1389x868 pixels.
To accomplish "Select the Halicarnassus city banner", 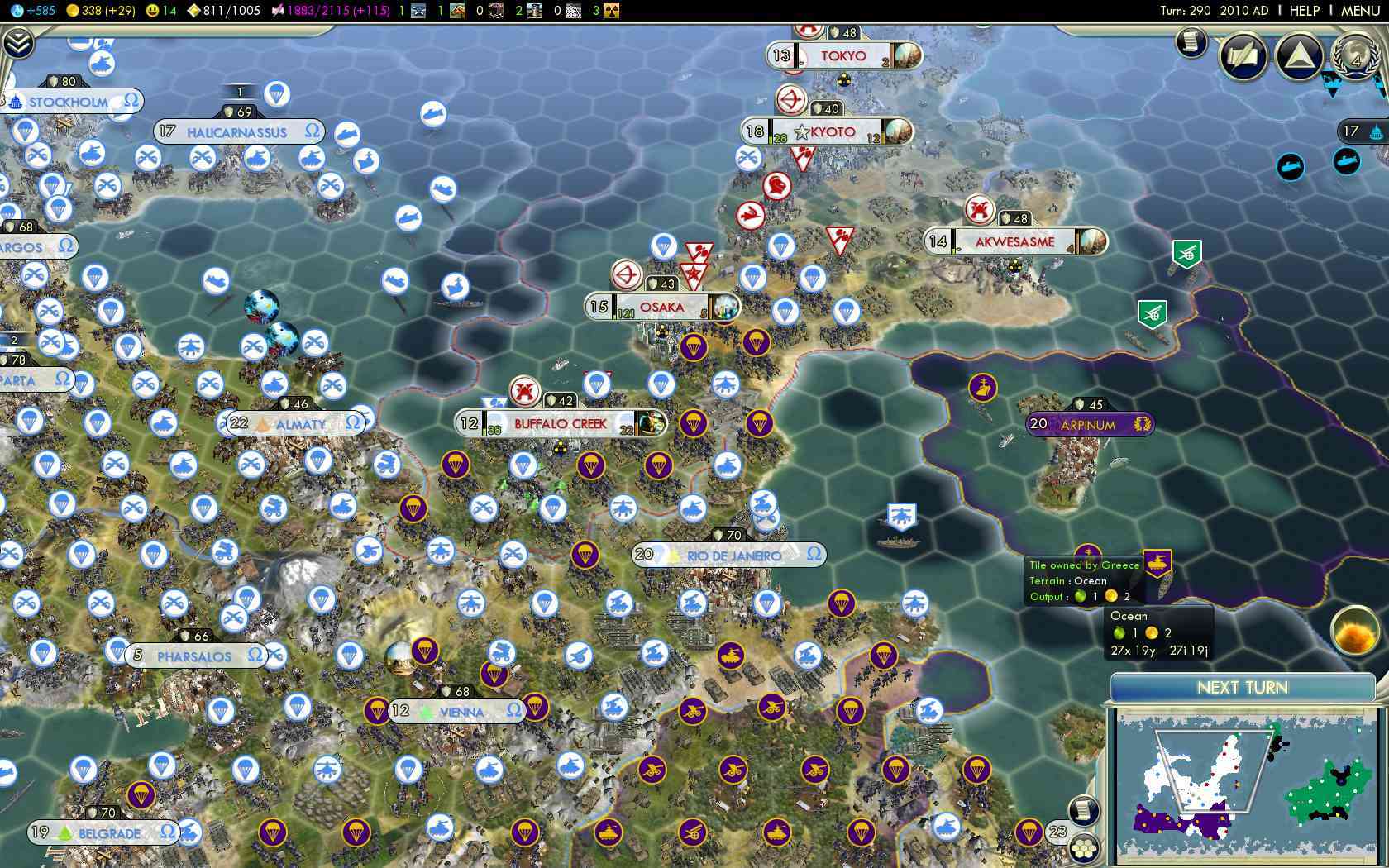I will pyautogui.click(x=238, y=132).
